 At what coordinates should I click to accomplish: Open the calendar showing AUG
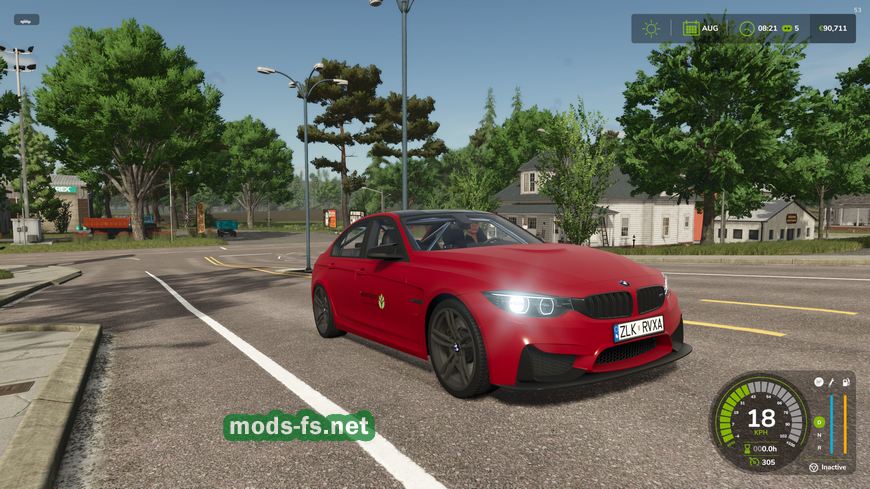(691, 28)
